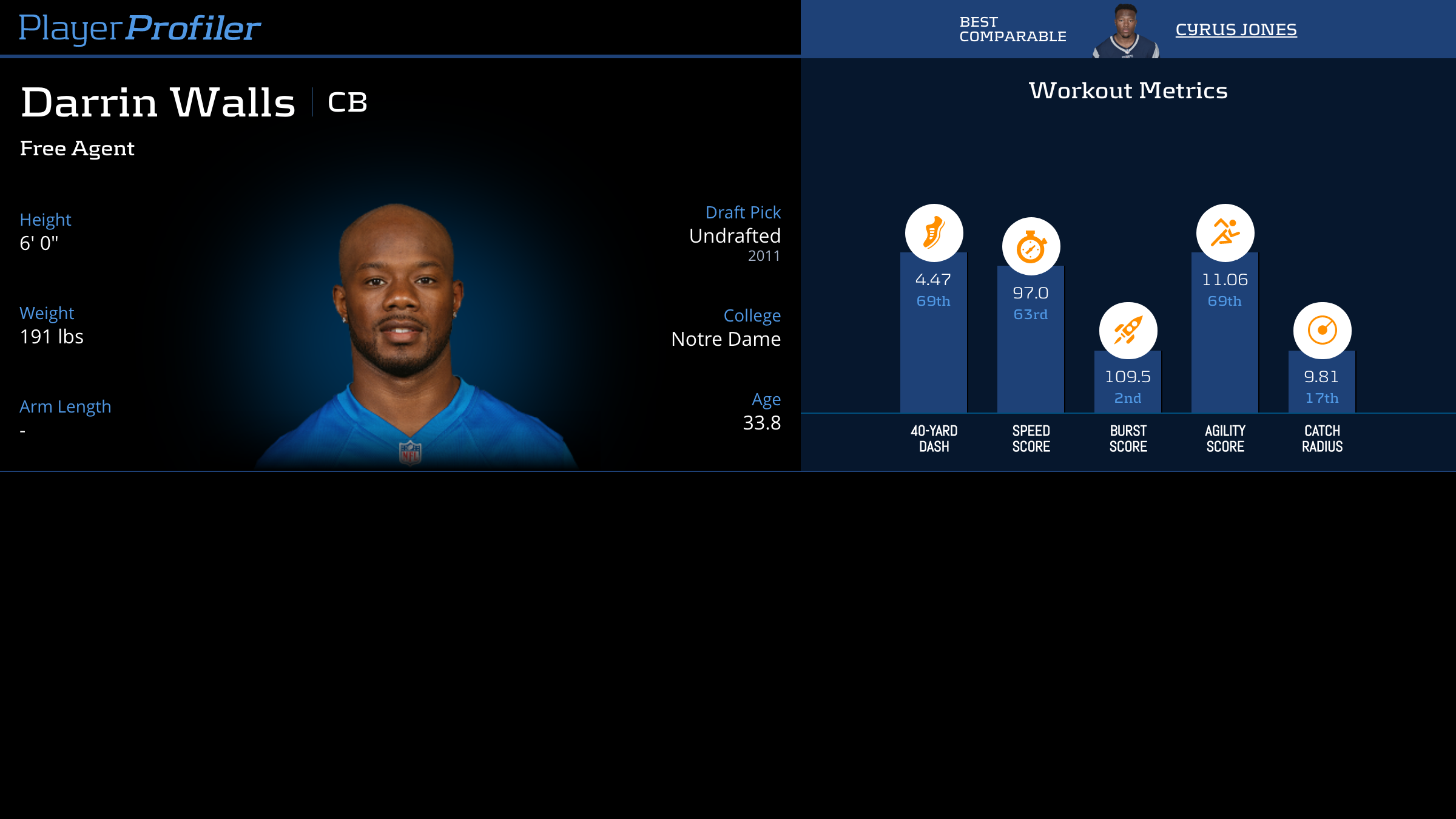Screen dimensions: 1456x819
Task: Open the Cyrus Jones comparable player link
Action: tap(1236, 30)
